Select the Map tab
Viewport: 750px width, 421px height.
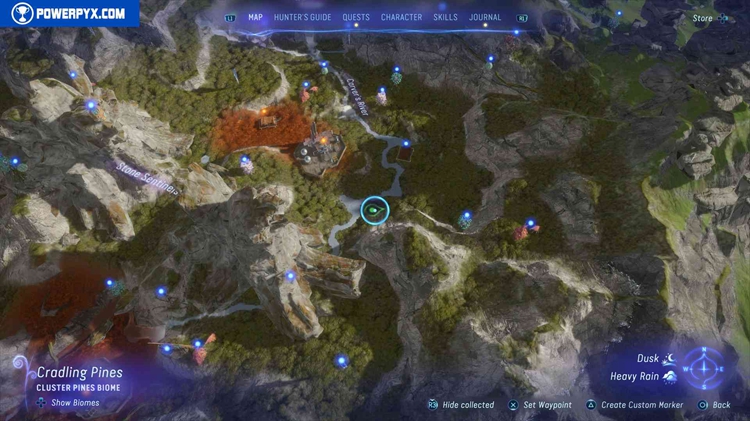(x=255, y=17)
